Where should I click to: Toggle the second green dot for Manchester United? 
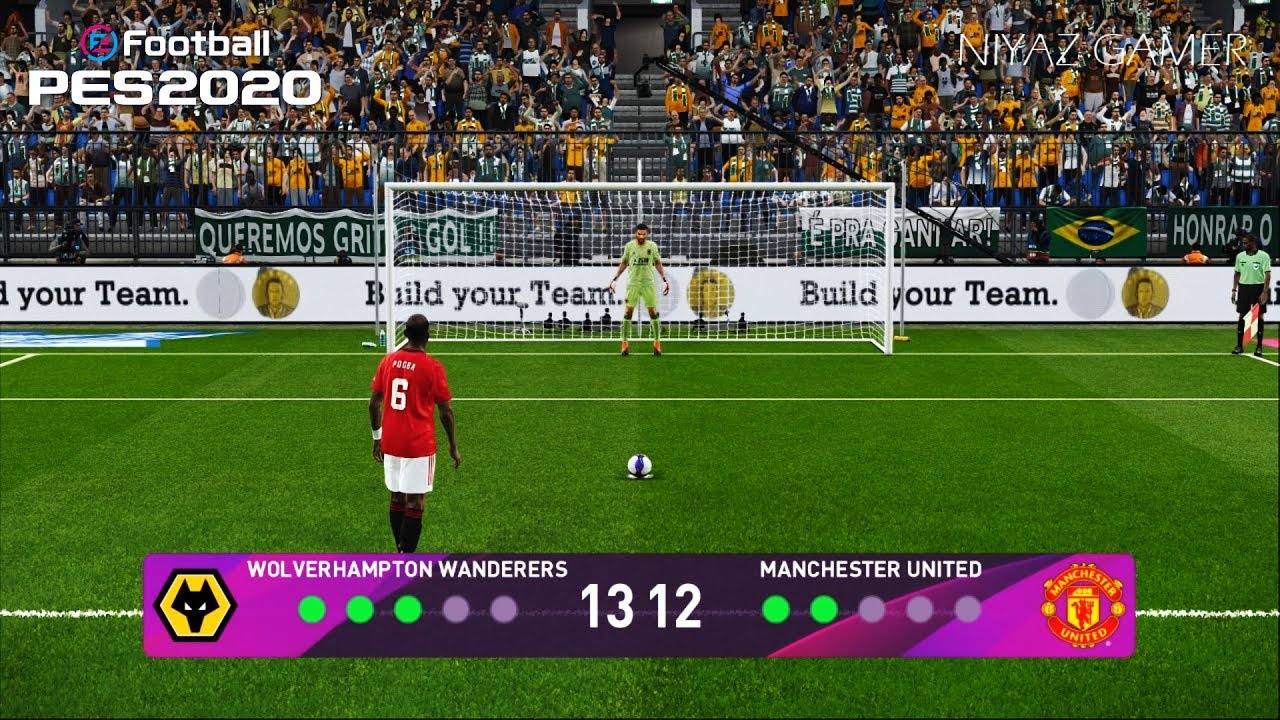click(x=823, y=605)
